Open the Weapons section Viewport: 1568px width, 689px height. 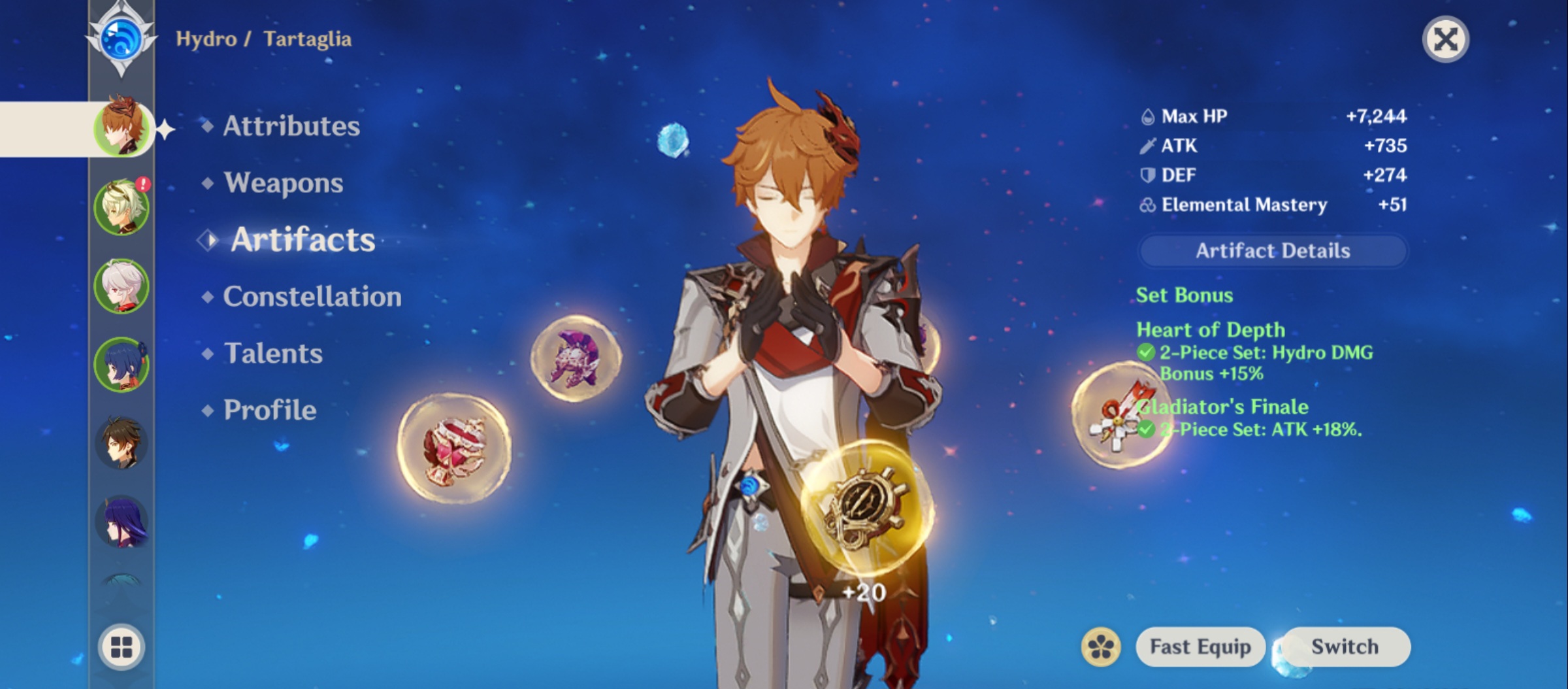point(282,184)
